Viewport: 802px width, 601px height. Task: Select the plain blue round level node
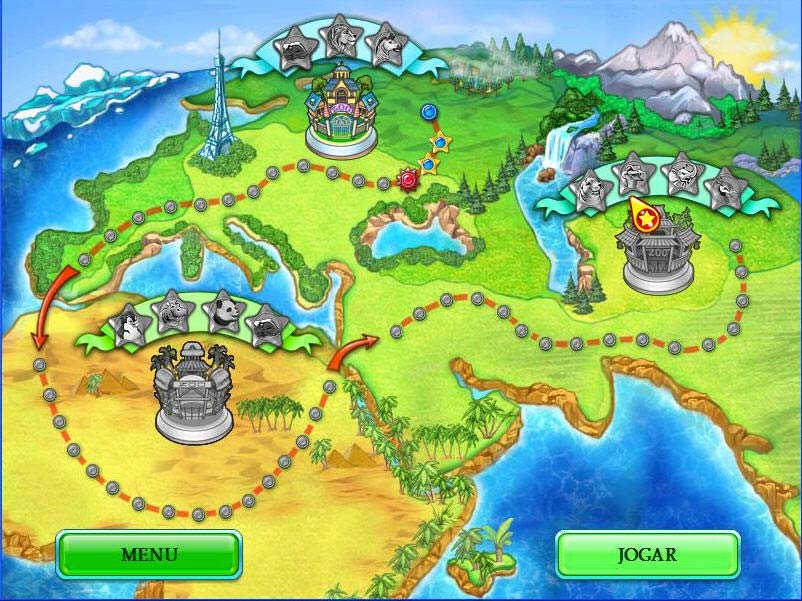(x=430, y=111)
